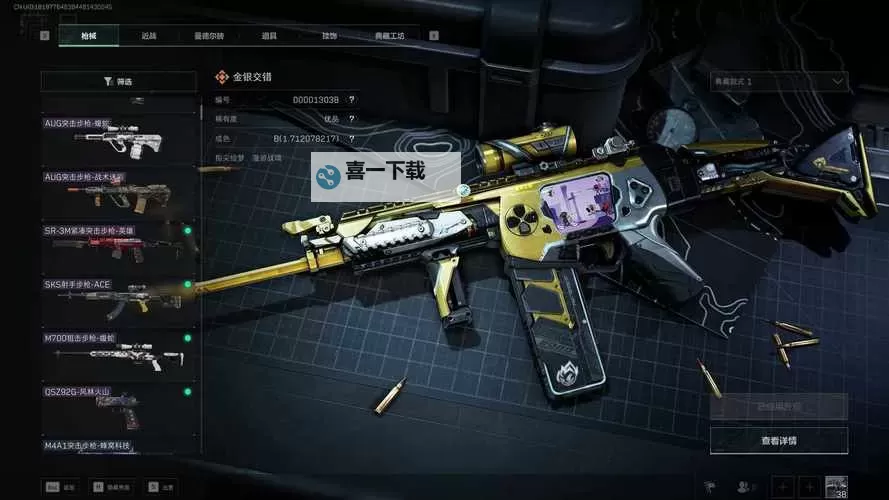Open the 近战 melee tab
The width and height of the screenshot is (889, 500).
(x=149, y=36)
